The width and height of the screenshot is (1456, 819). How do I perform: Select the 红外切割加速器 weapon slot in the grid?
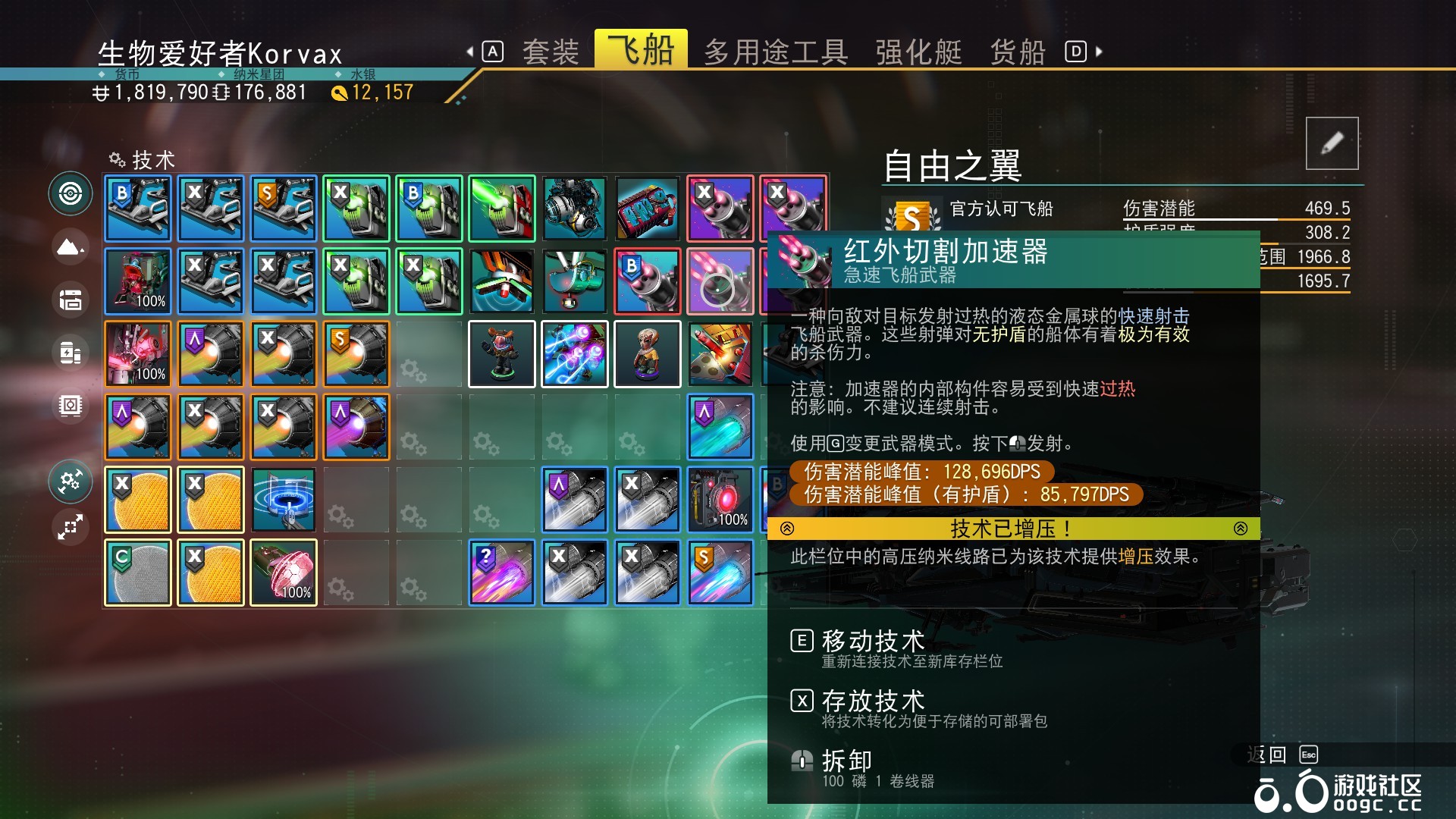coord(720,281)
